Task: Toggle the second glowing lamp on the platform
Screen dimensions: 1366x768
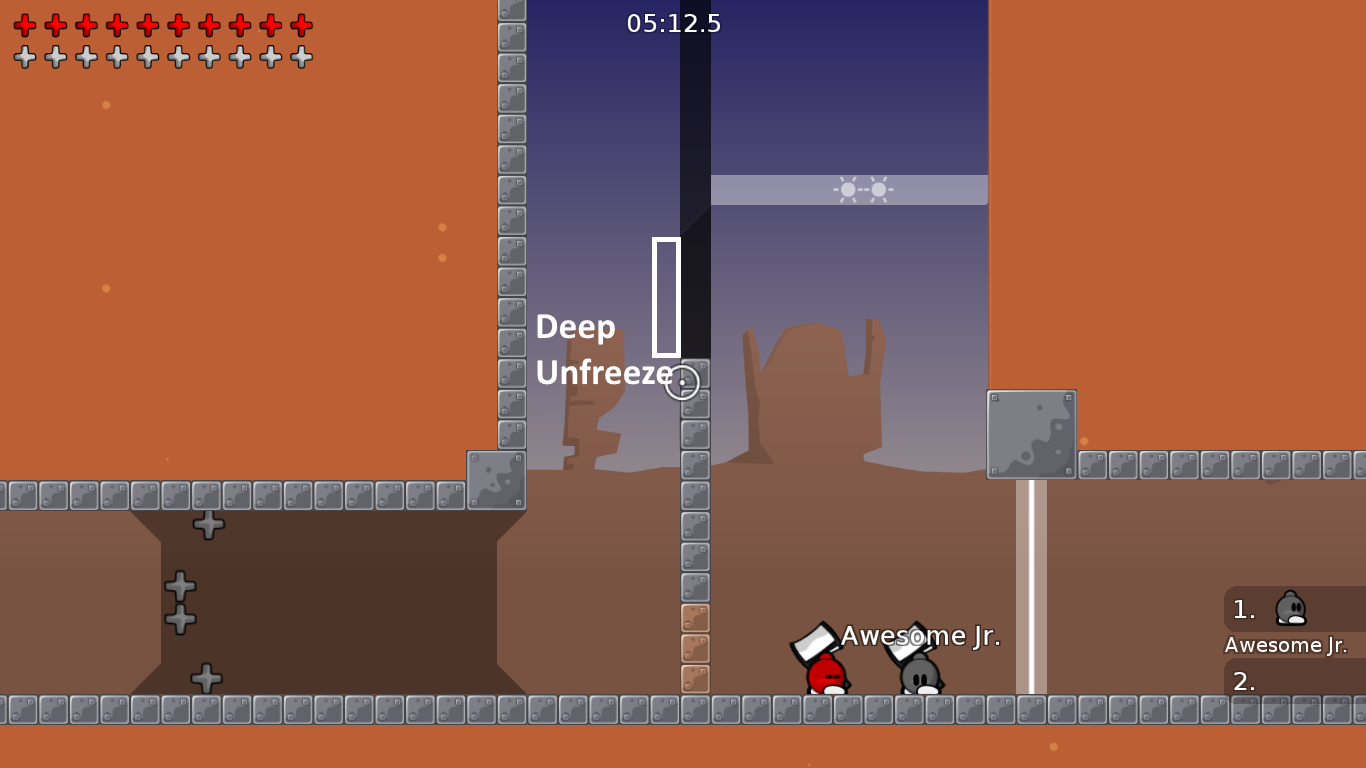Action: tap(876, 188)
